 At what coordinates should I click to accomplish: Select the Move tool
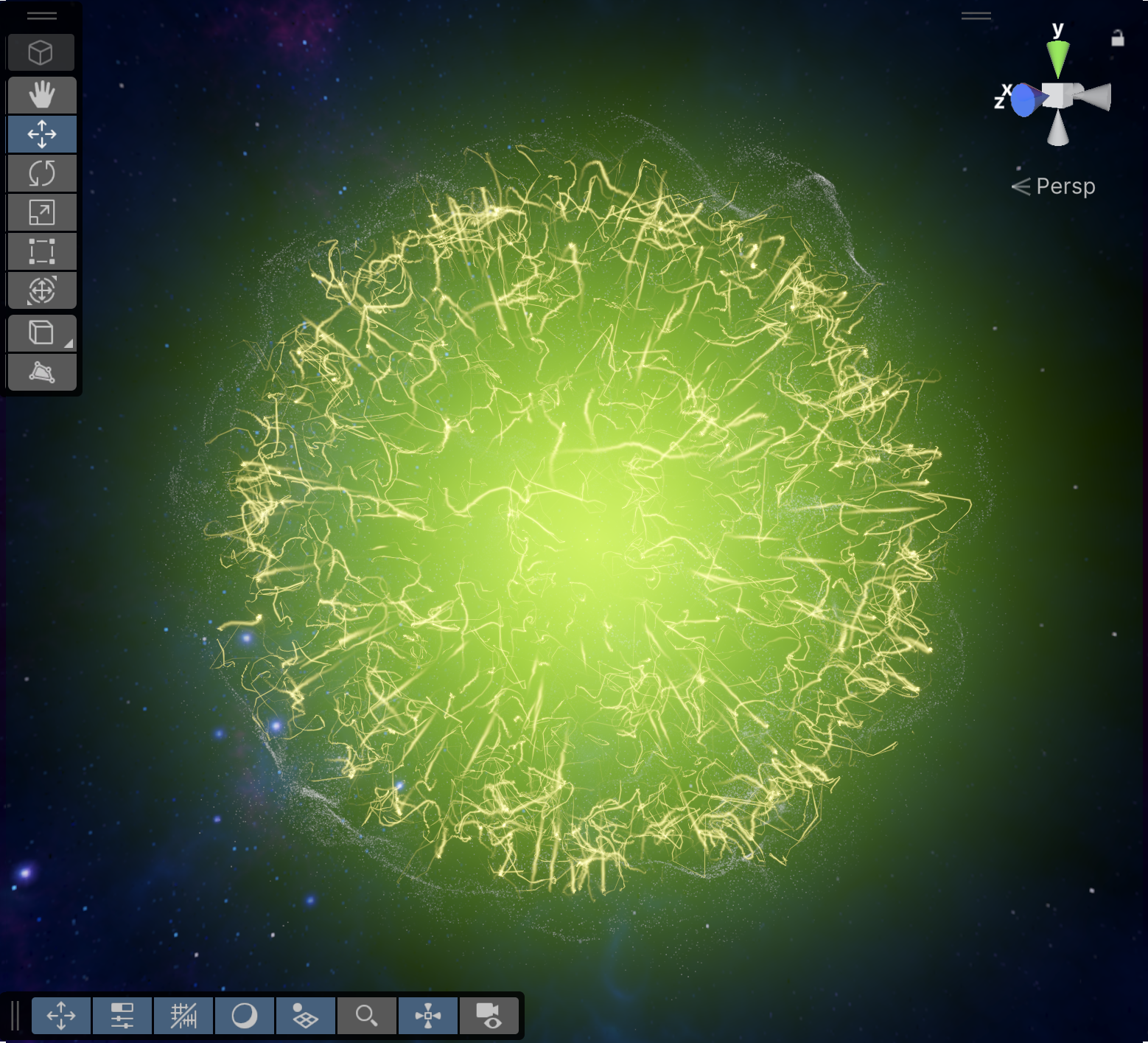pyautogui.click(x=42, y=133)
